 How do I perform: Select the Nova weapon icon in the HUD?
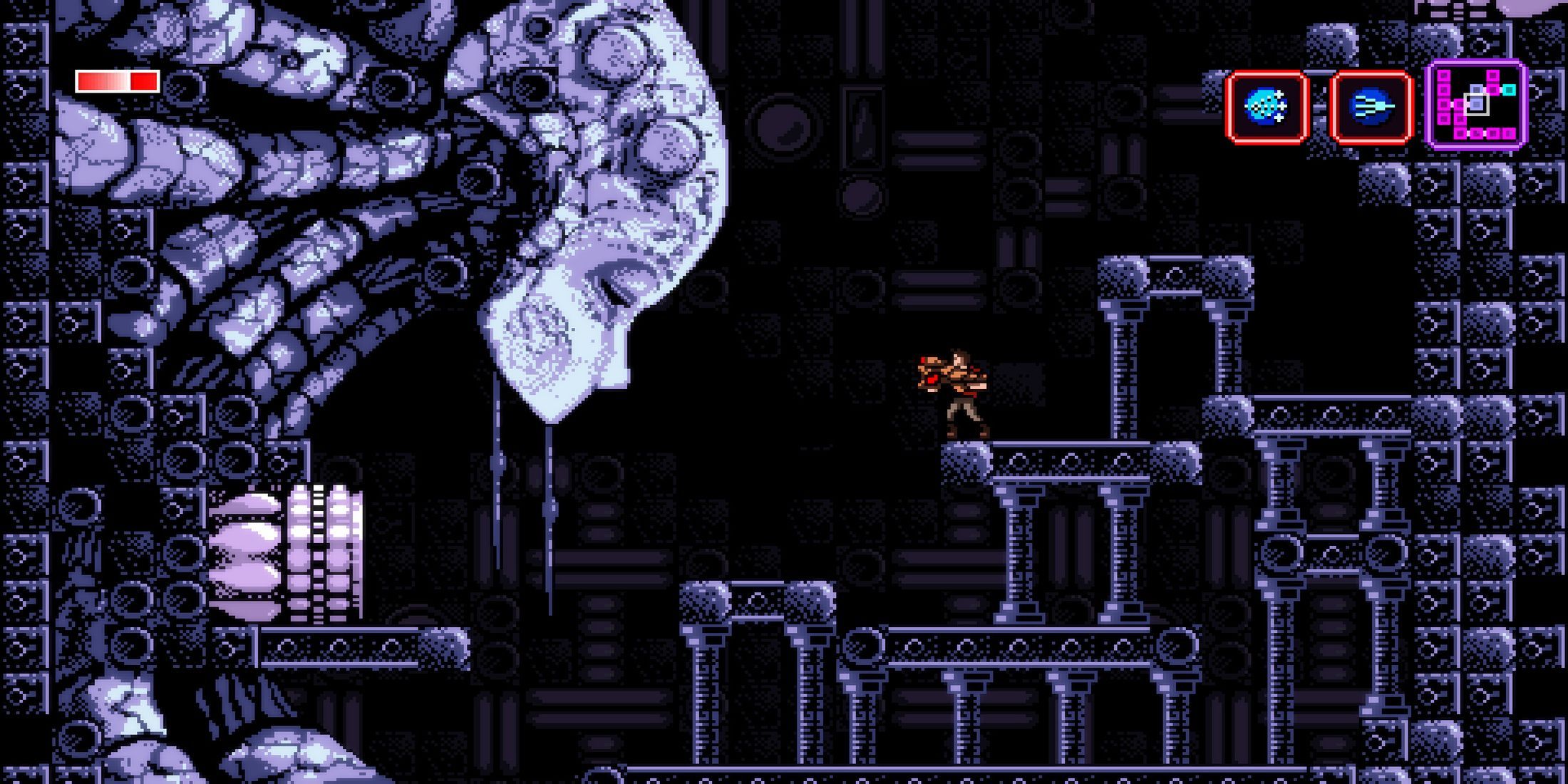1265,105
